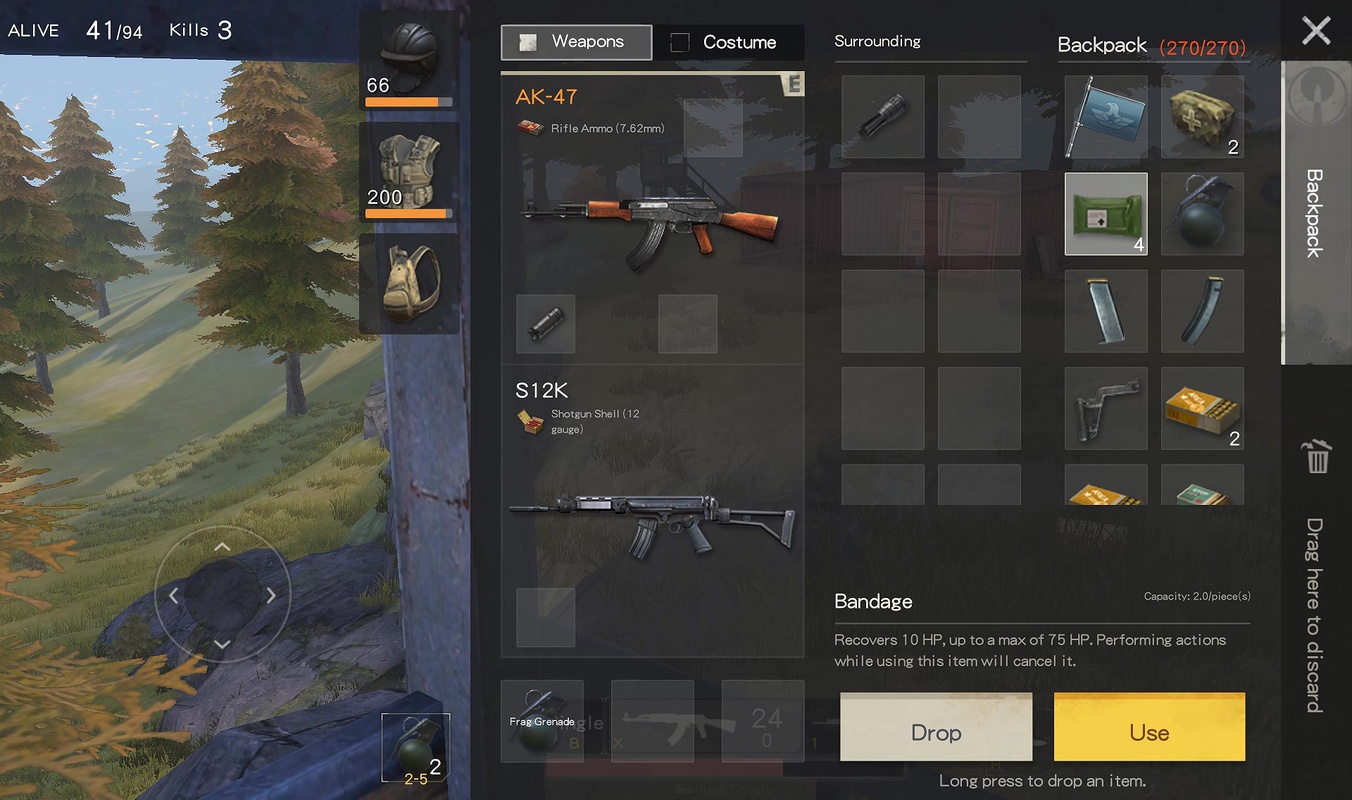1352x800 pixels.
Task: Select the AK-47's muzzle attachment slot
Action: click(x=546, y=324)
